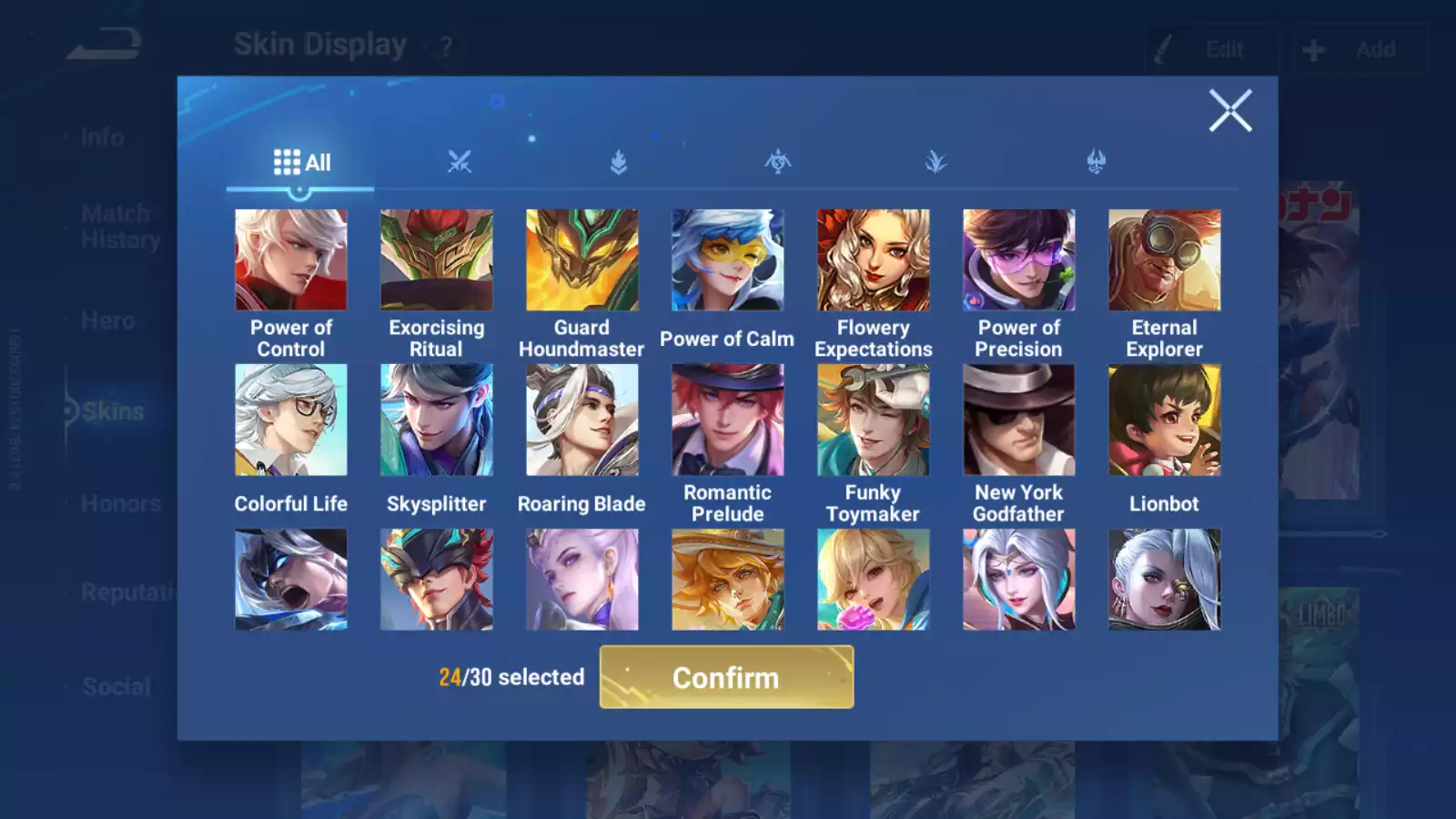Select the Power of Control skin
The height and width of the screenshot is (819, 1456).
click(290, 259)
